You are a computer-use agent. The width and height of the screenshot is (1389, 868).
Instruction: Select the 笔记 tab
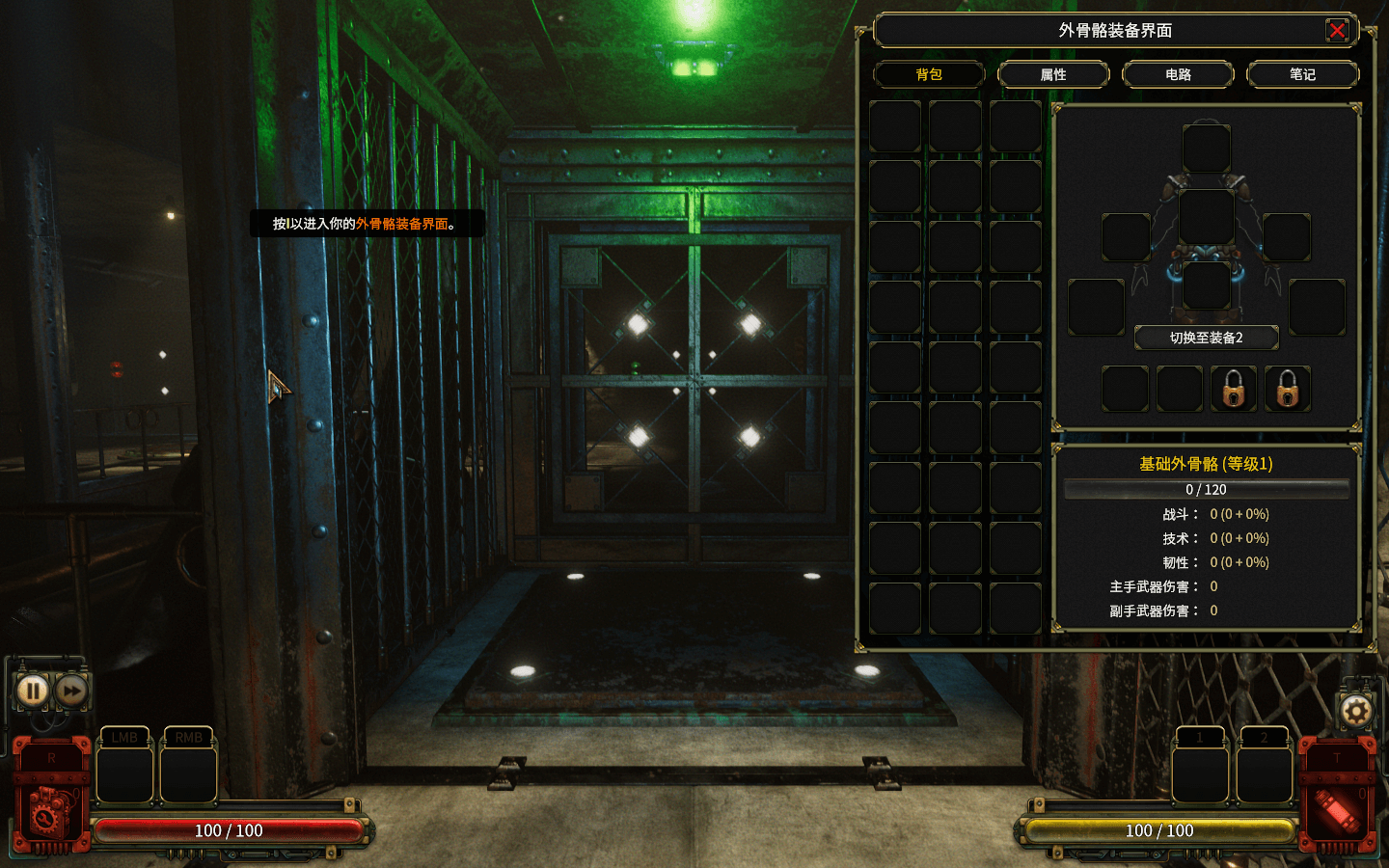tap(1302, 74)
